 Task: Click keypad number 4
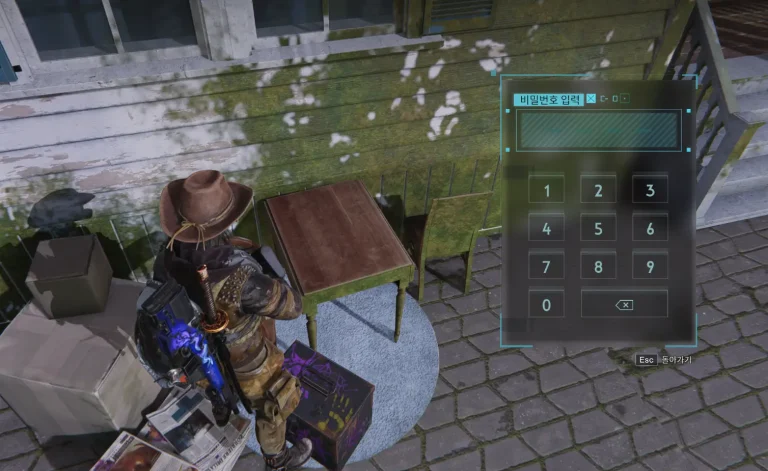click(x=546, y=228)
